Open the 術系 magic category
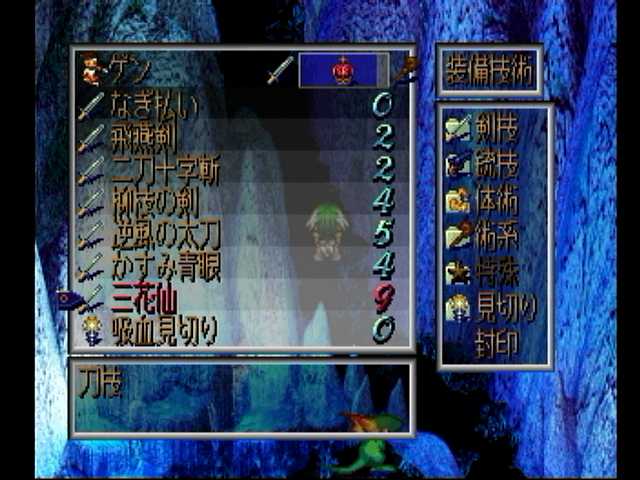Screen dimensions: 640x480 (x=495, y=235)
